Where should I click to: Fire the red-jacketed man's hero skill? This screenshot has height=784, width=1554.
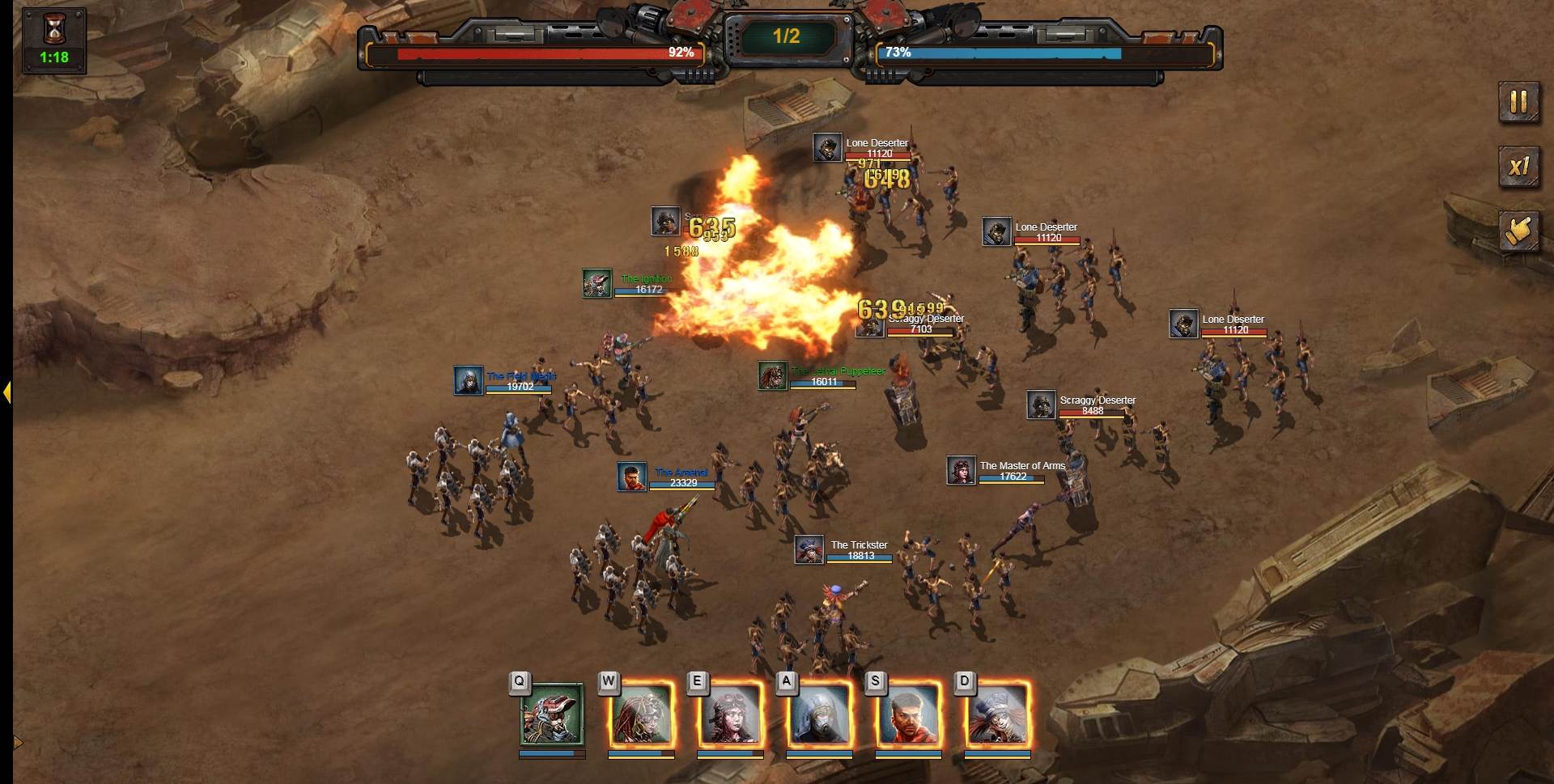(908, 714)
